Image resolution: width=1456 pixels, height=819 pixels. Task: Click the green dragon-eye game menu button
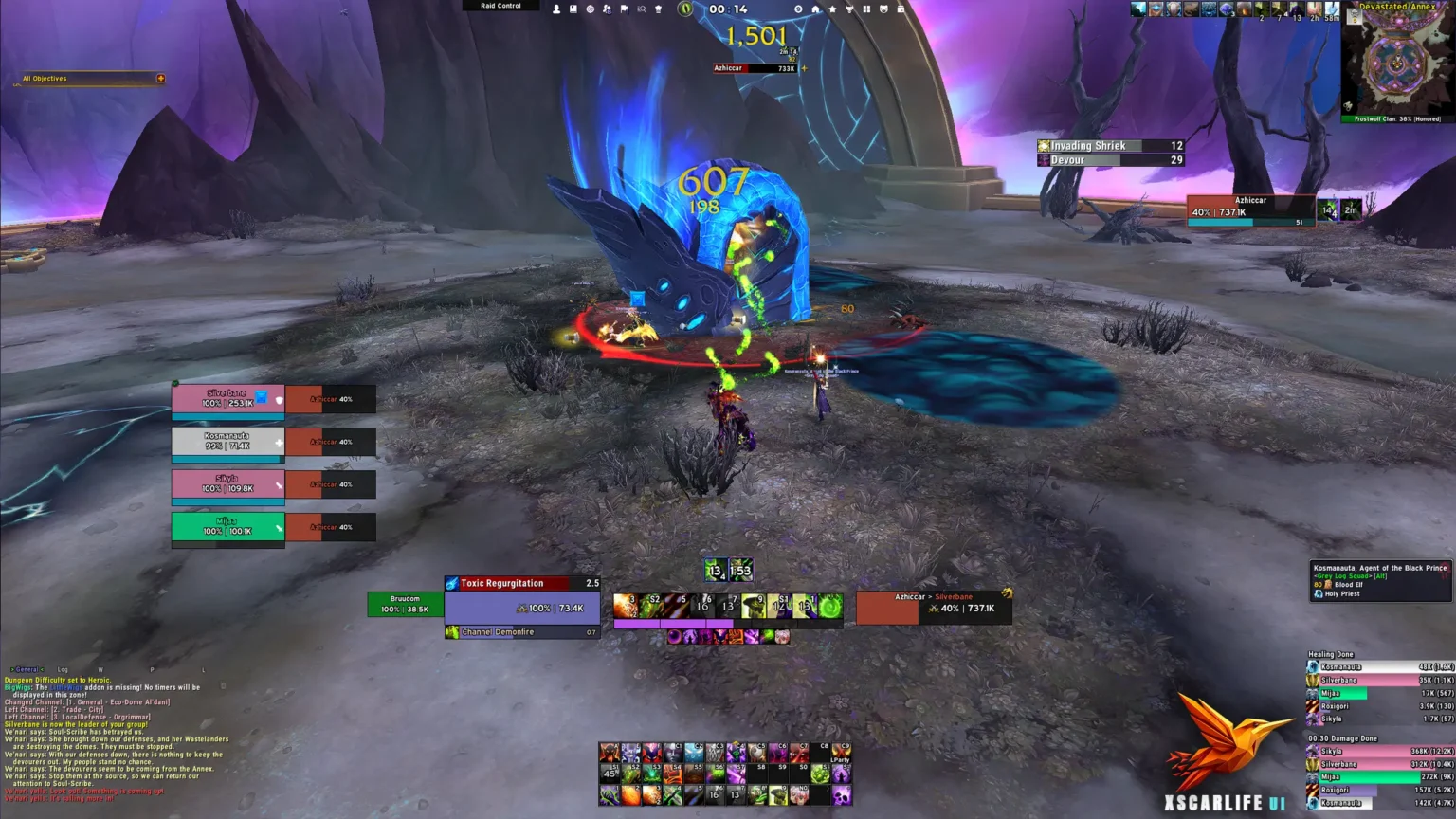(684, 8)
